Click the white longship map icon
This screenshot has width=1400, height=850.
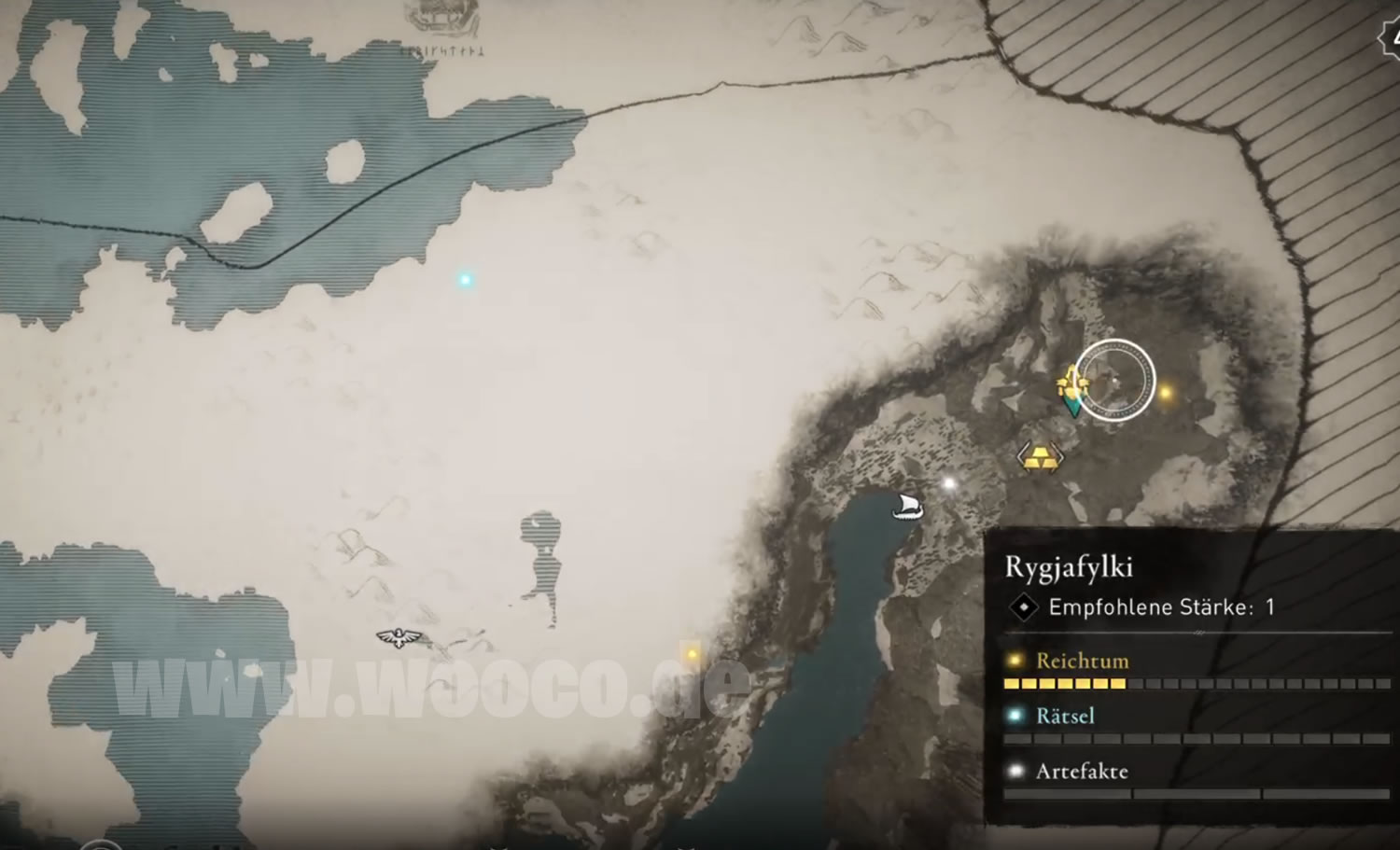coord(906,507)
